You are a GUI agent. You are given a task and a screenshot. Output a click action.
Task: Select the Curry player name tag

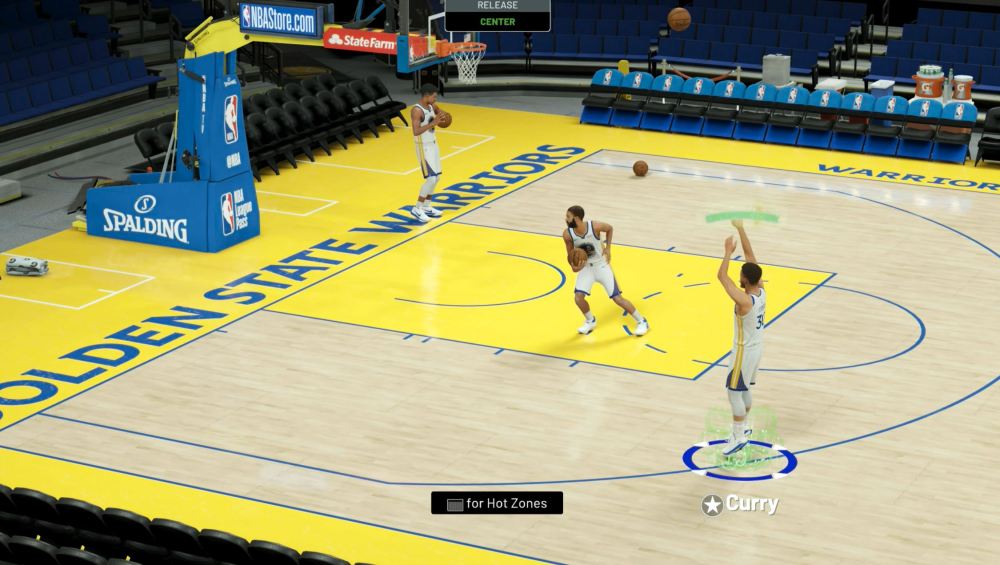741,505
